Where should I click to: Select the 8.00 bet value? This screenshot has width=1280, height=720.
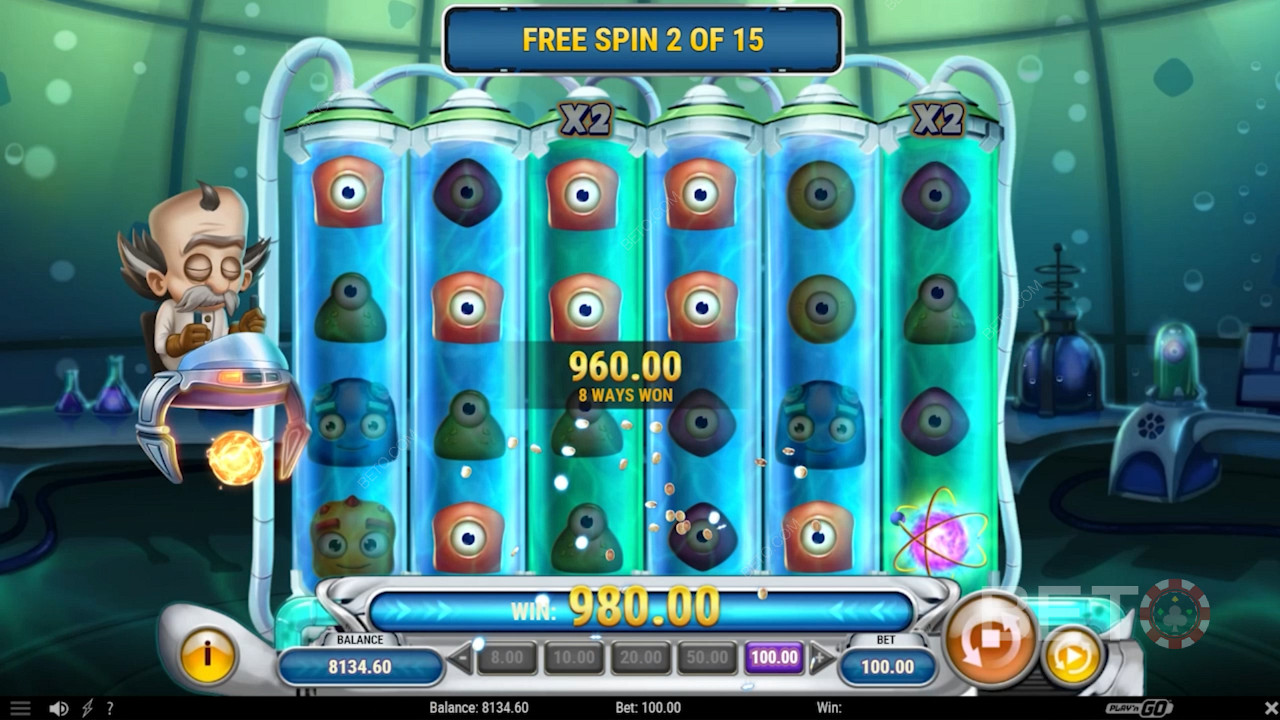point(507,657)
